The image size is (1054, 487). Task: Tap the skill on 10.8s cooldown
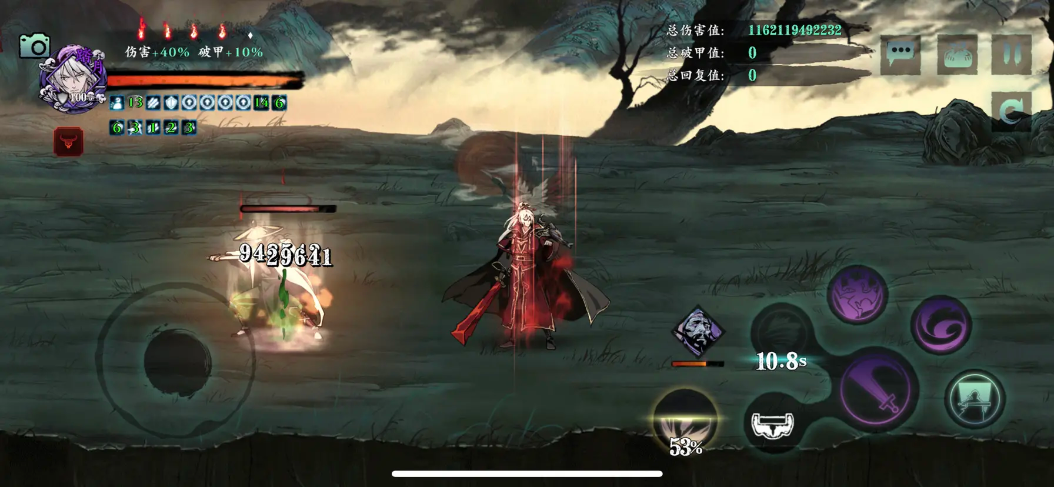point(781,337)
